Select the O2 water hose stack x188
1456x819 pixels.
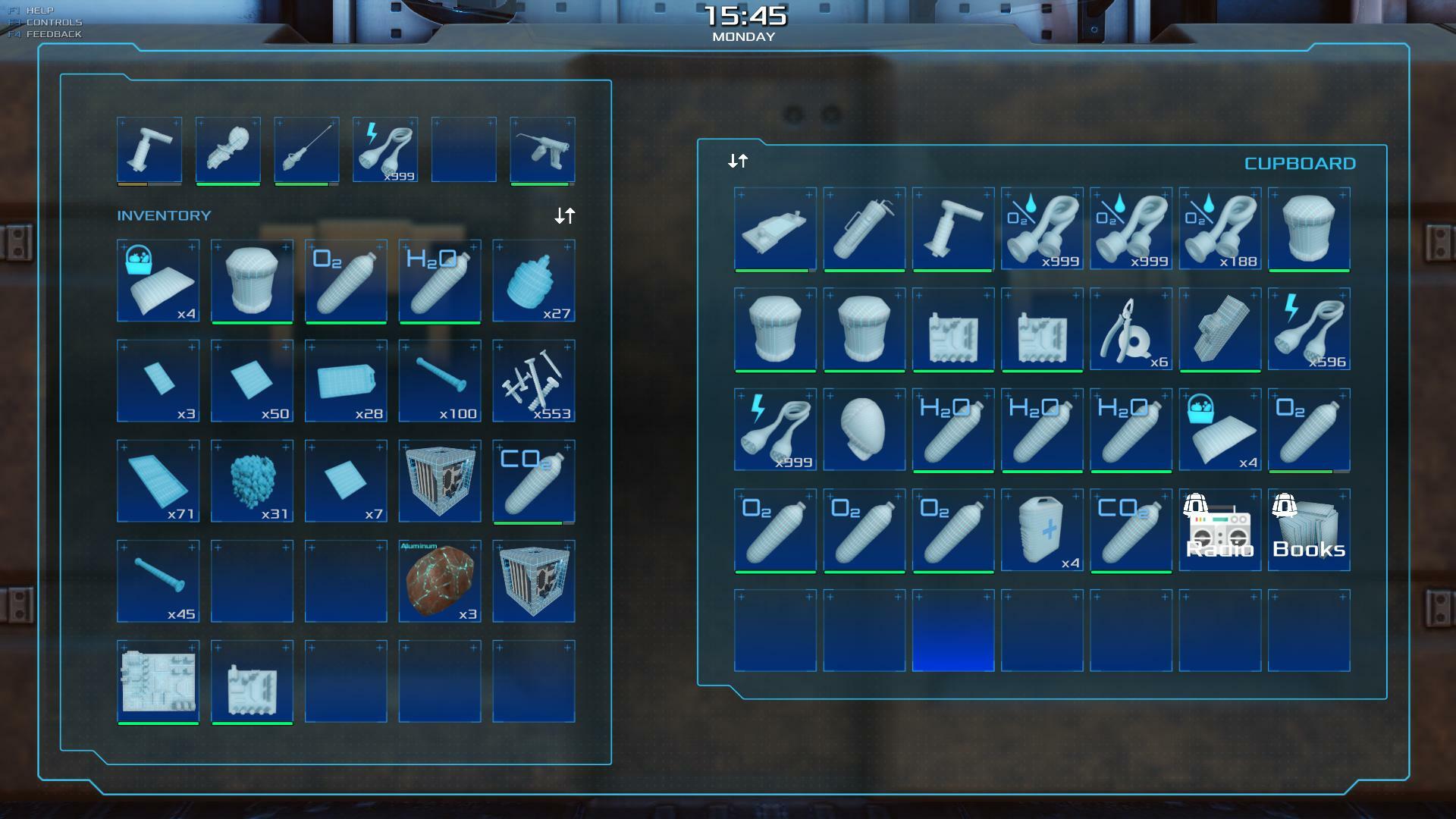(1219, 228)
